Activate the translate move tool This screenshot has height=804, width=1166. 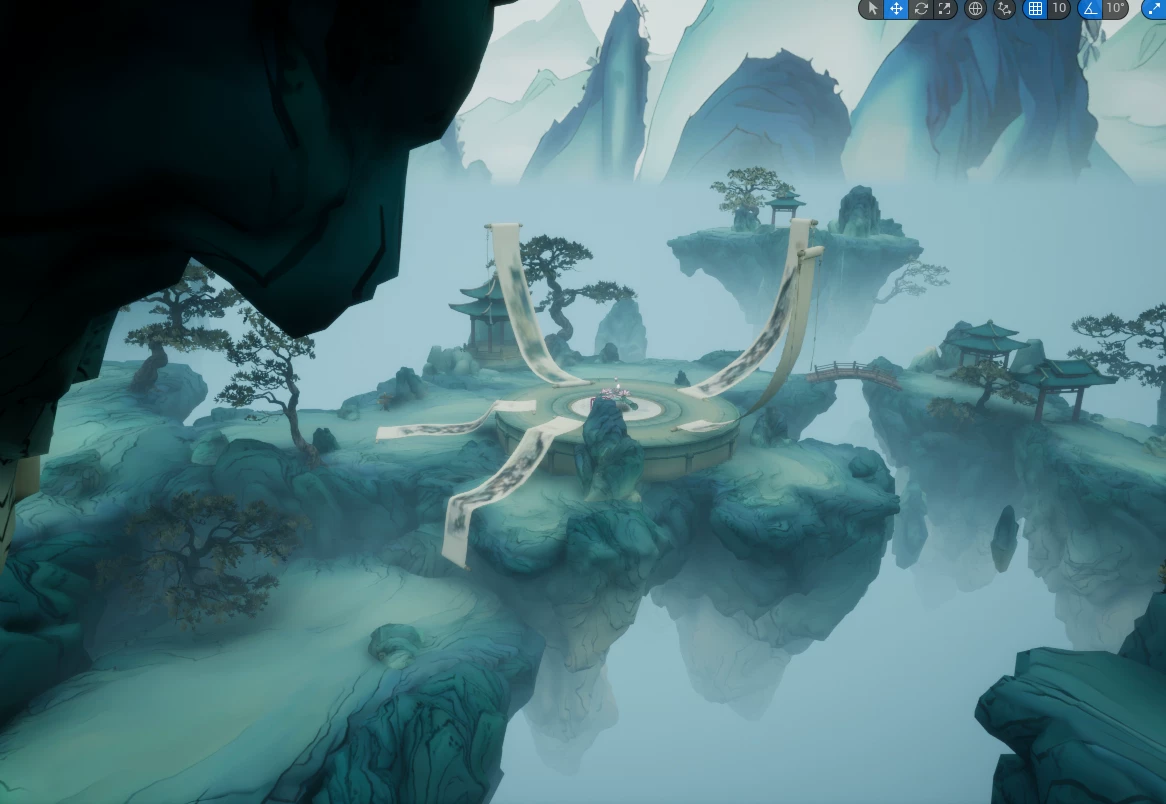[x=896, y=9]
